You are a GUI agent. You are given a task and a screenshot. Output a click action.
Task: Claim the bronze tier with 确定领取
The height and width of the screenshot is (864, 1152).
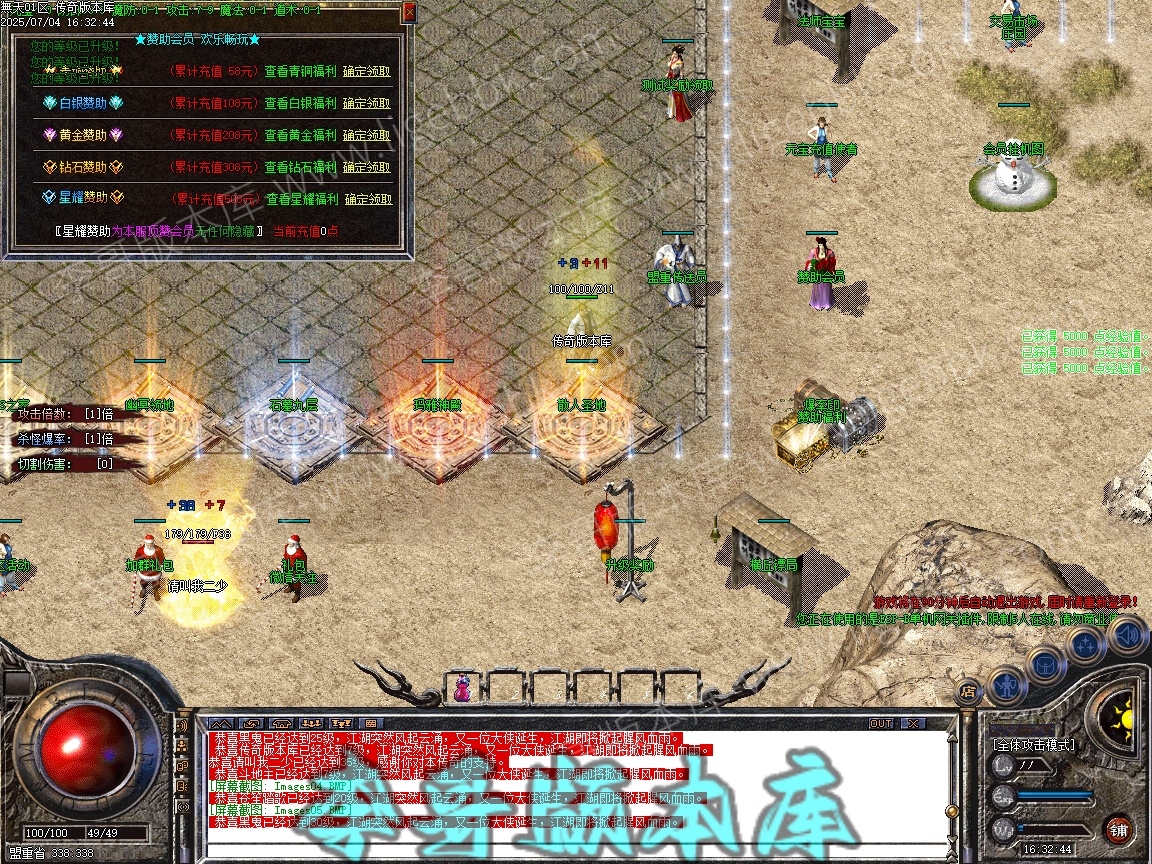(x=367, y=71)
